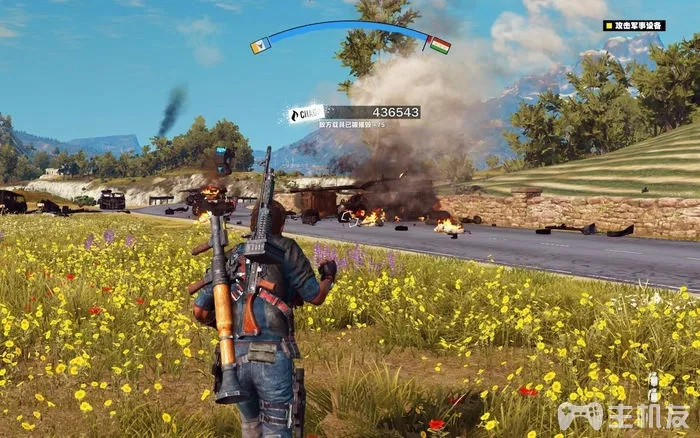Click the red-white-green flag on the compass arc
Viewport: 700px width, 438px height.
439,45
